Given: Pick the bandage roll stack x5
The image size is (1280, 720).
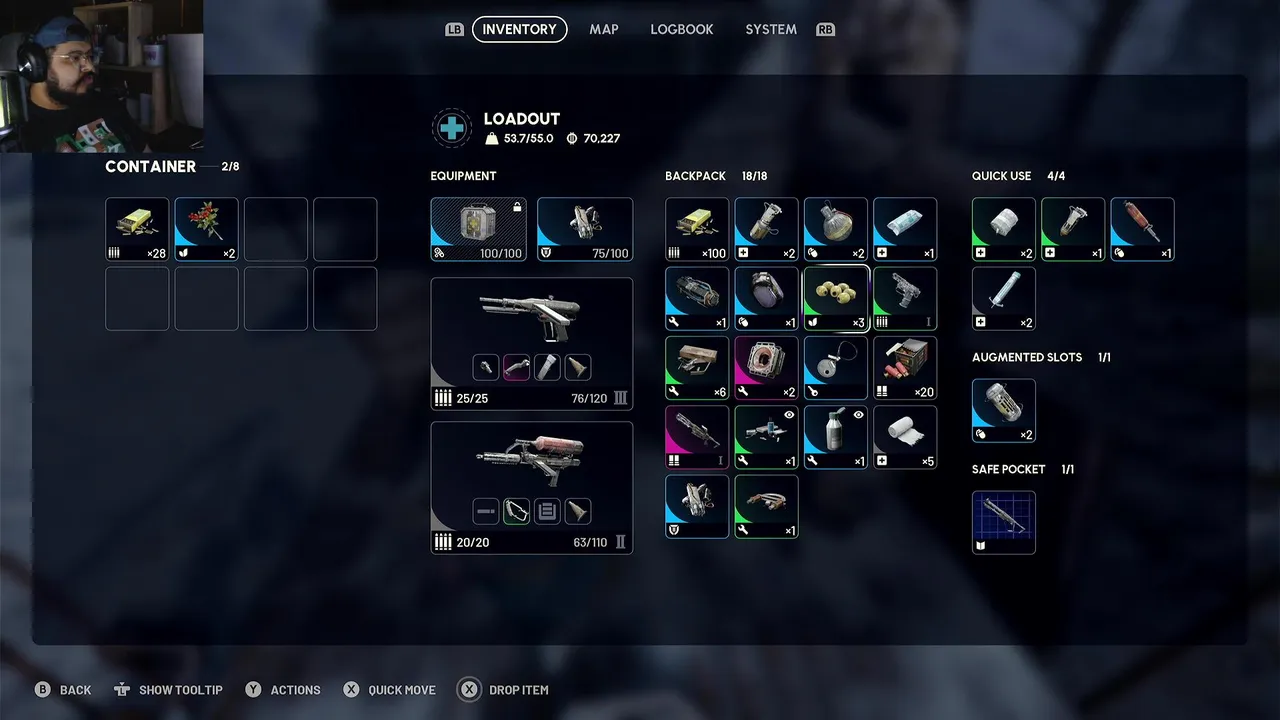Looking at the screenshot, I should coord(904,436).
